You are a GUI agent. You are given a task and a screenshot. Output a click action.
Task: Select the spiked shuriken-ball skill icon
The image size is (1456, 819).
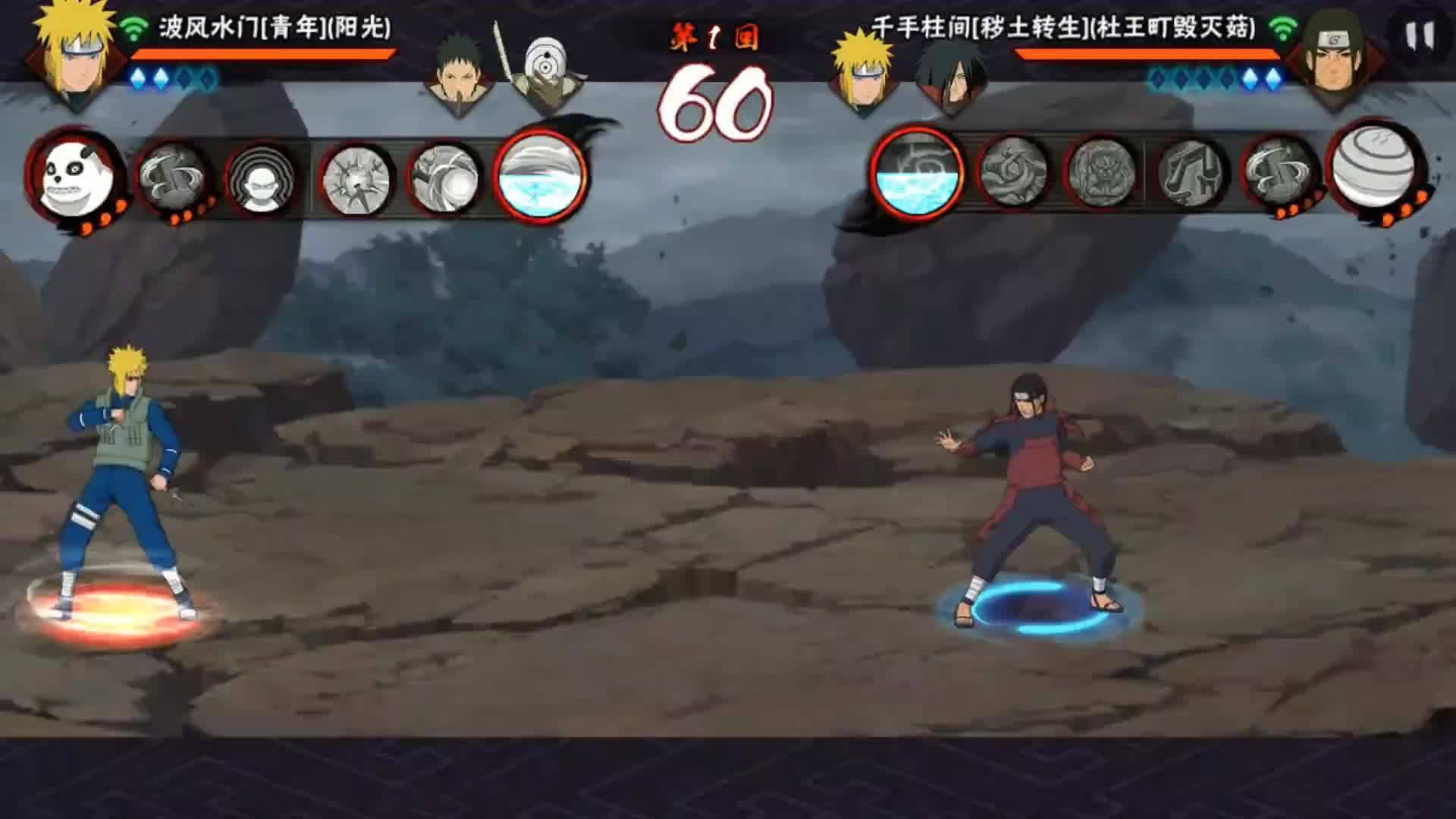[356, 180]
